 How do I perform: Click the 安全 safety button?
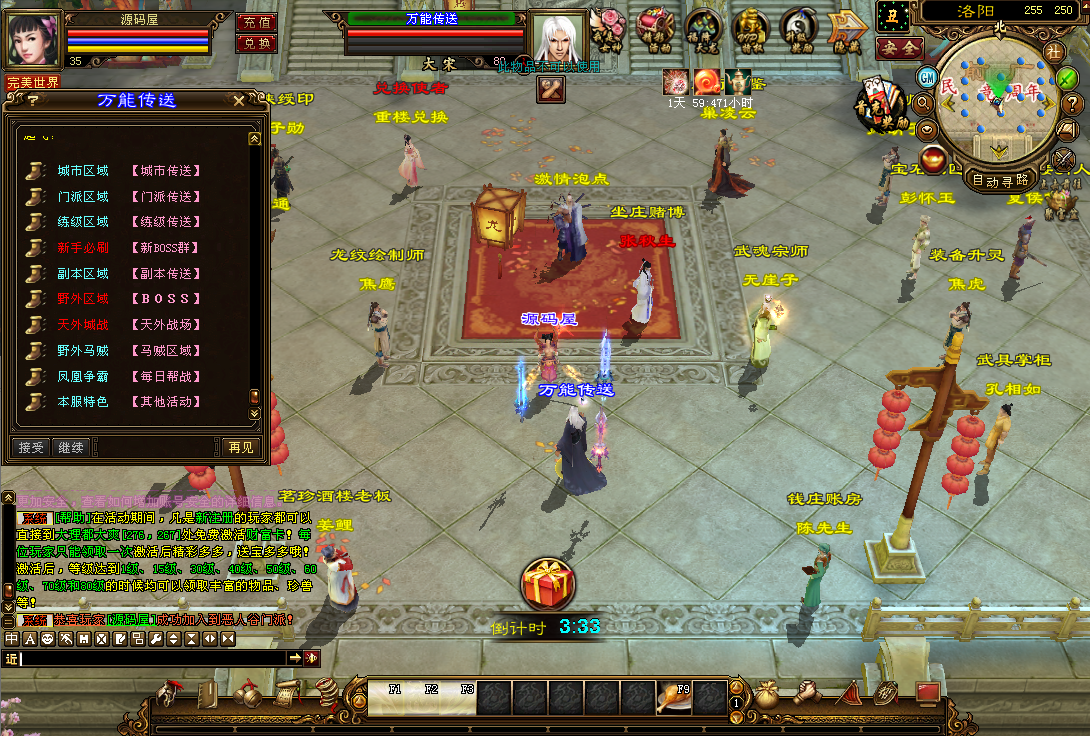point(898,47)
